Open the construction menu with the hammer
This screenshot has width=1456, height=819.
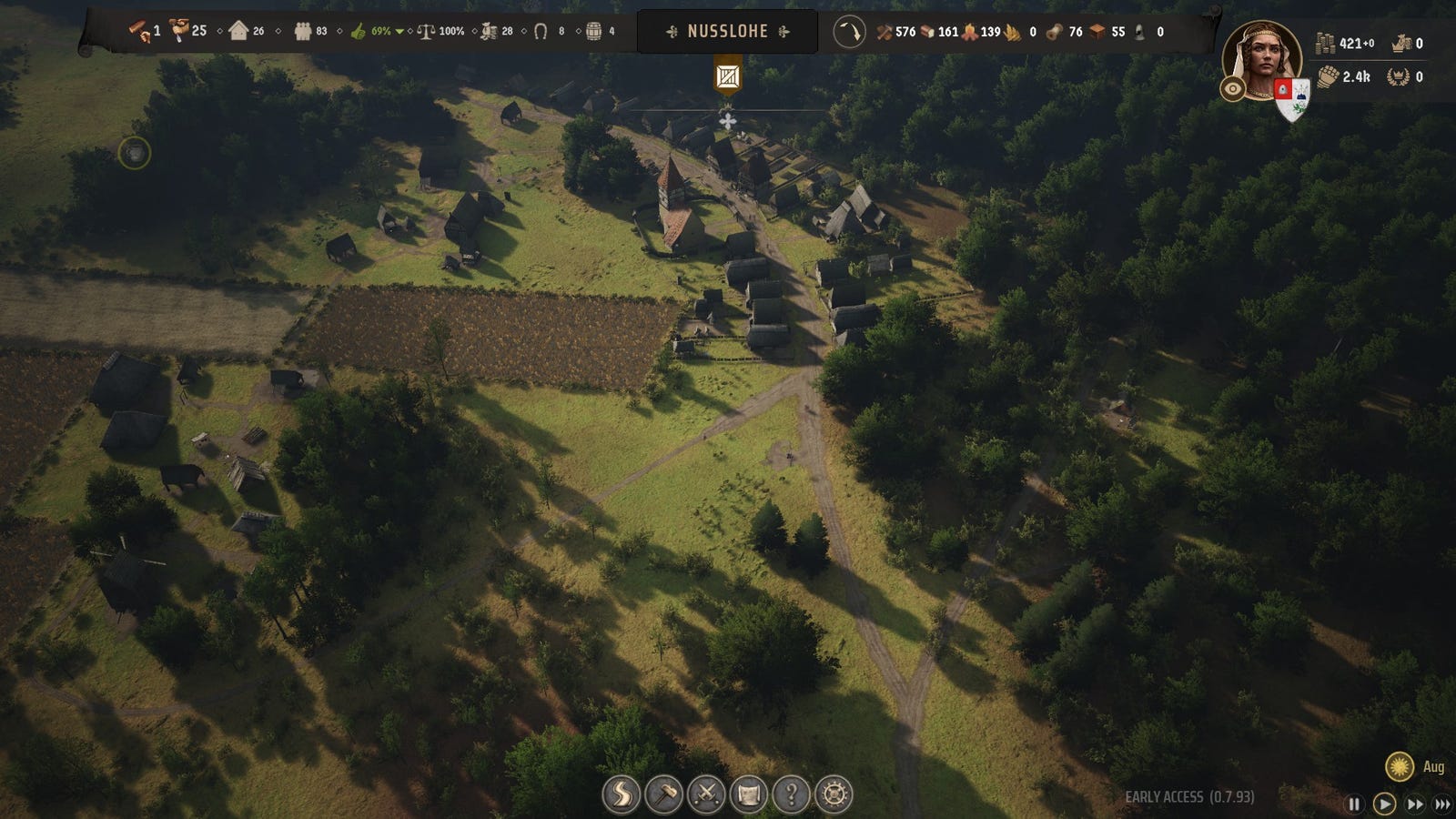coord(663,794)
